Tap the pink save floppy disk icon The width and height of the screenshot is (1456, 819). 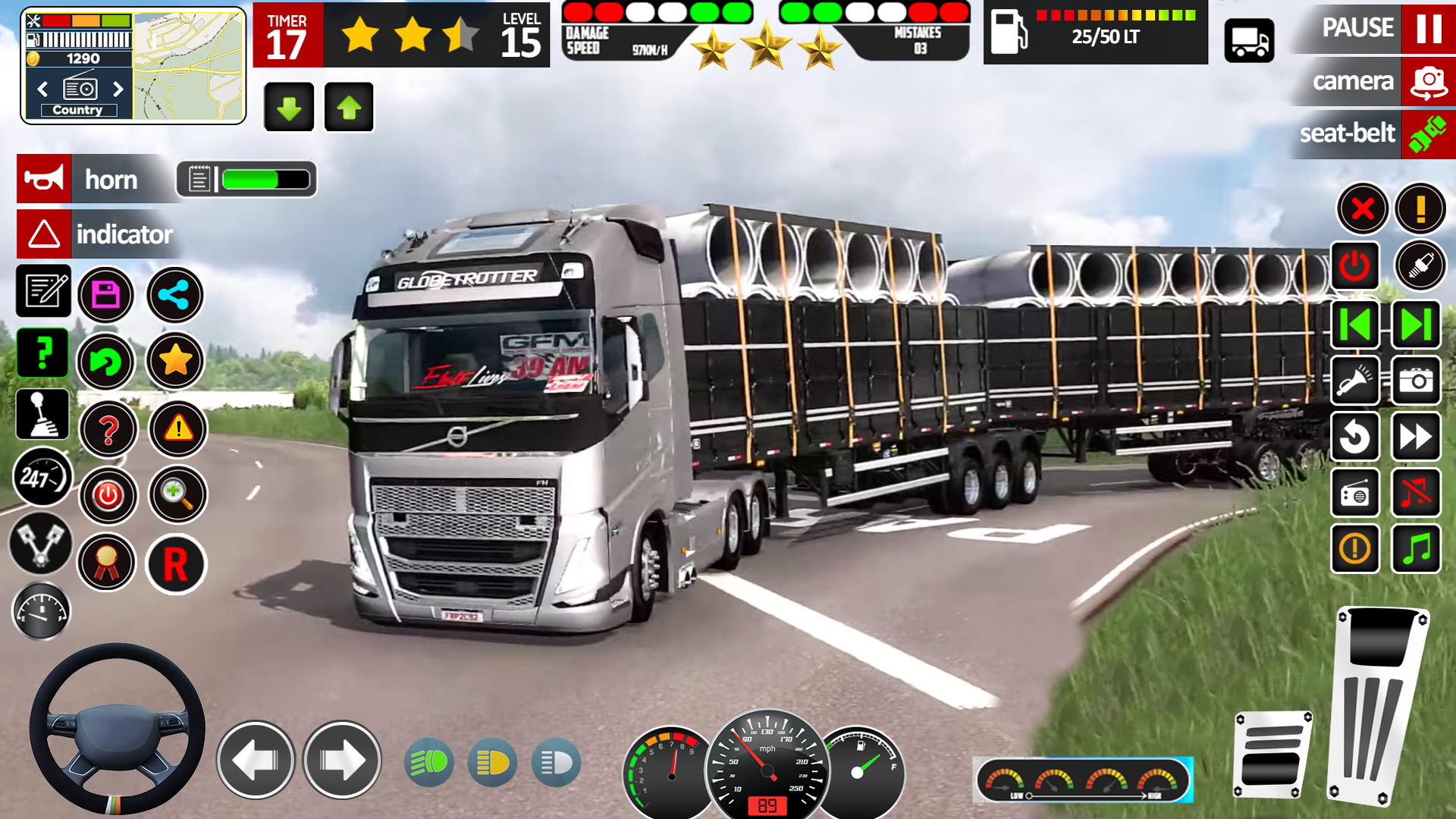(105, 295)
